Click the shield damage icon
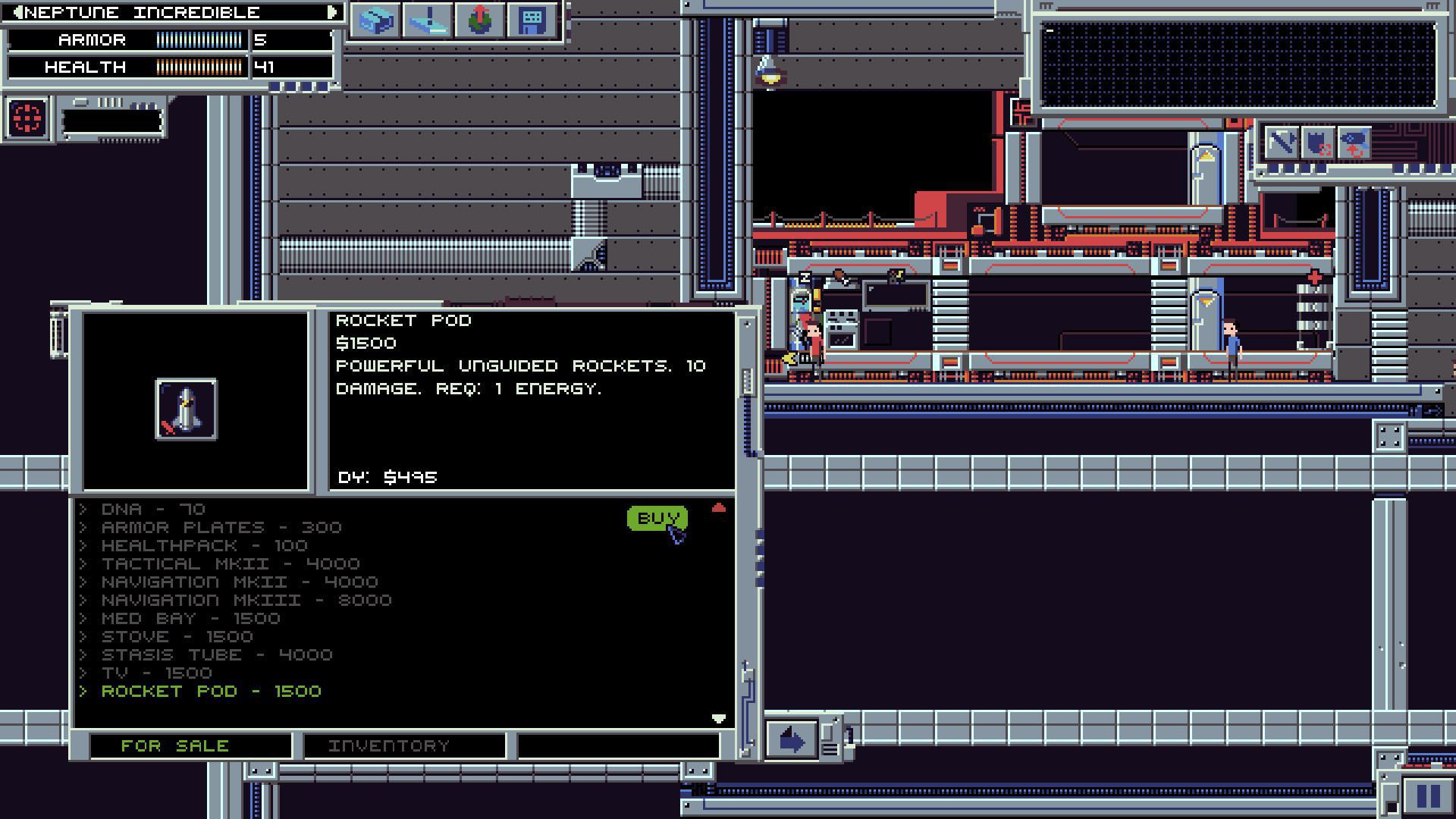 (x=1317, y=144)
